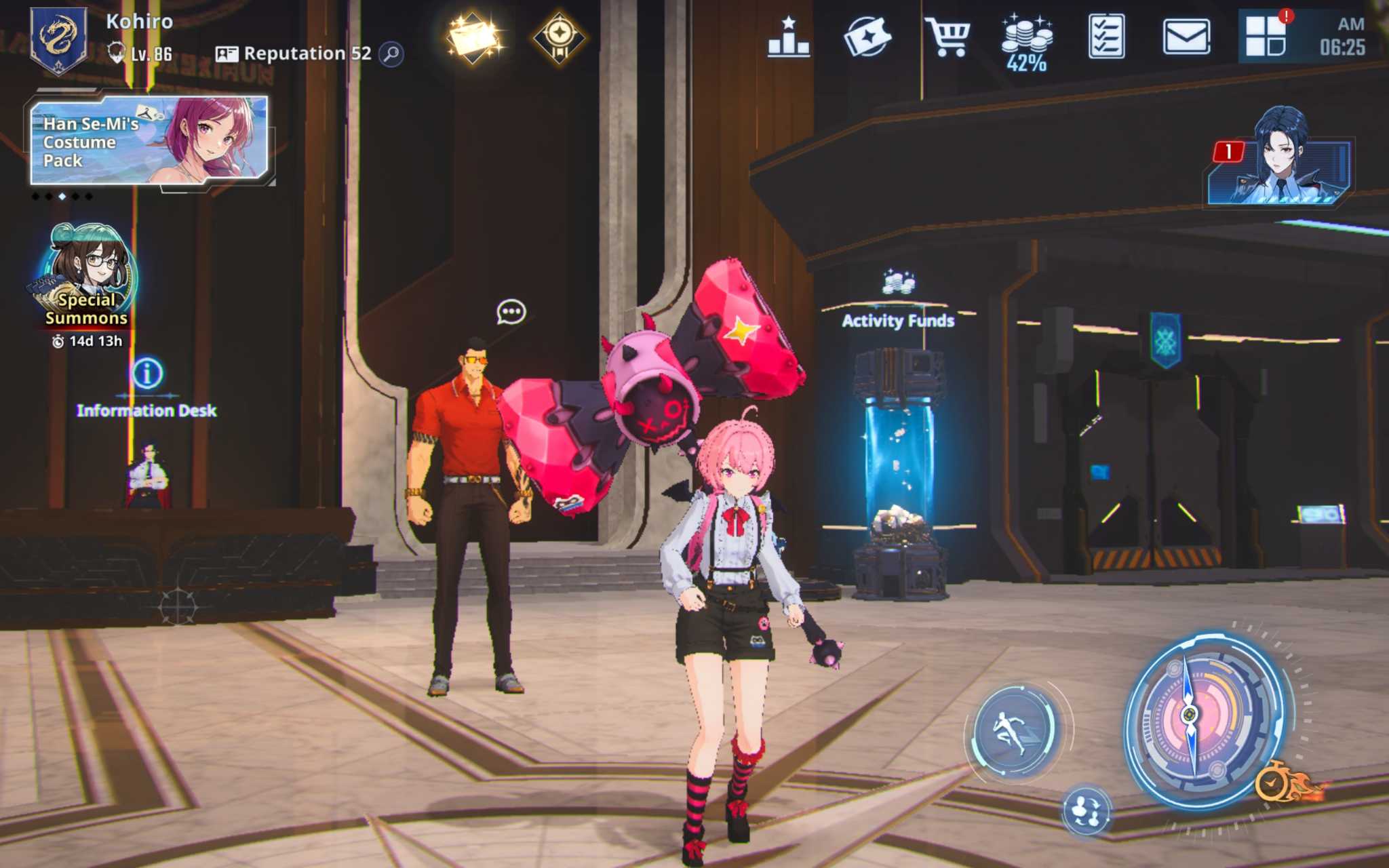This screenshot has width=1389, height=868.
Task: Talk via the speech bubble icon
Action: coord(511,312)
